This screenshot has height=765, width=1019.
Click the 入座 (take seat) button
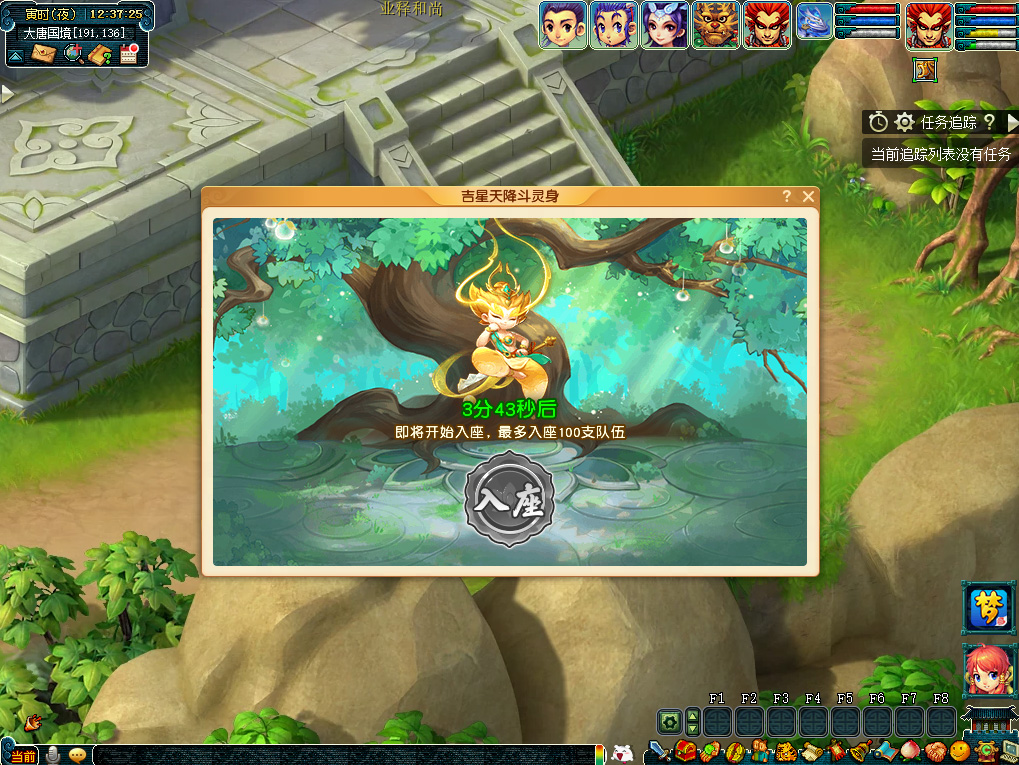coord(509,500)
